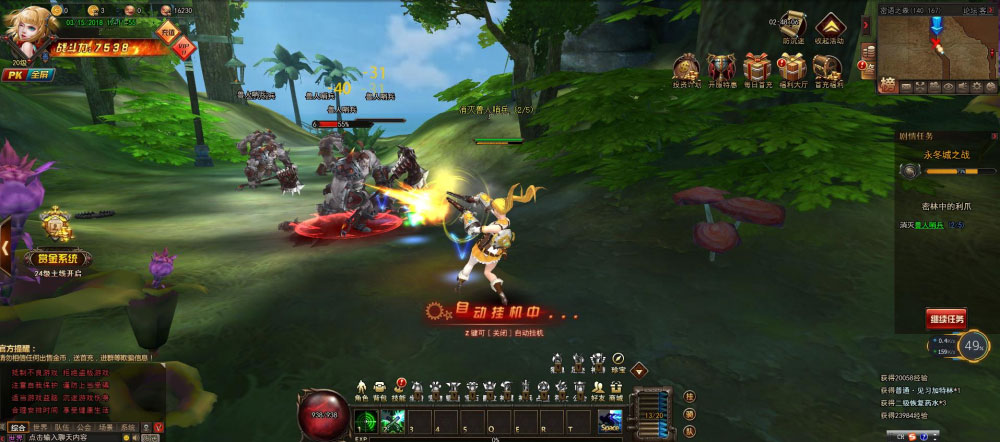1000x442 pixels.
Task: Activate the green radar skill in slot 1
Action: click(x=367, y=422)
